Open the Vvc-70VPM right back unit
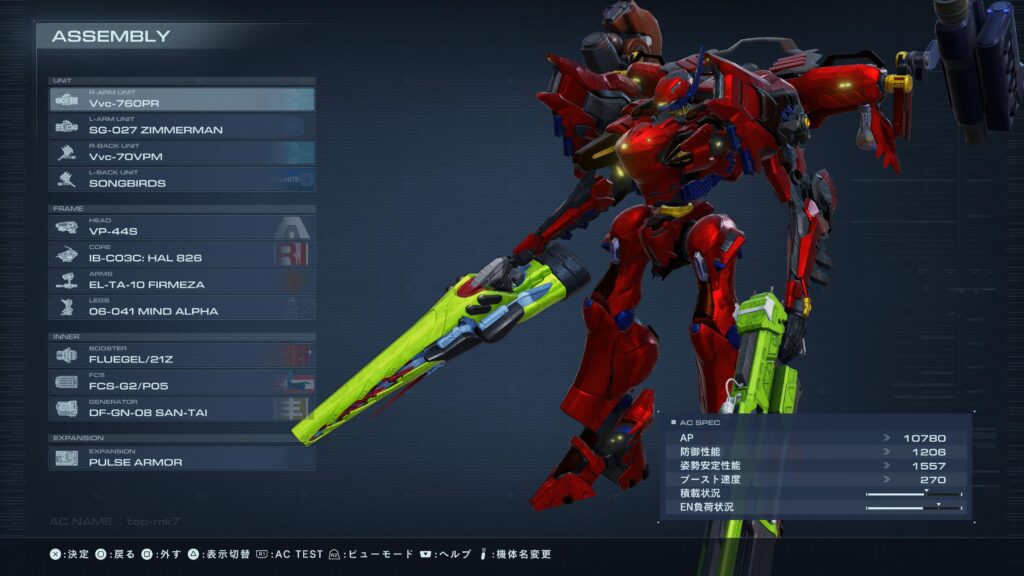 click(182, 153)
